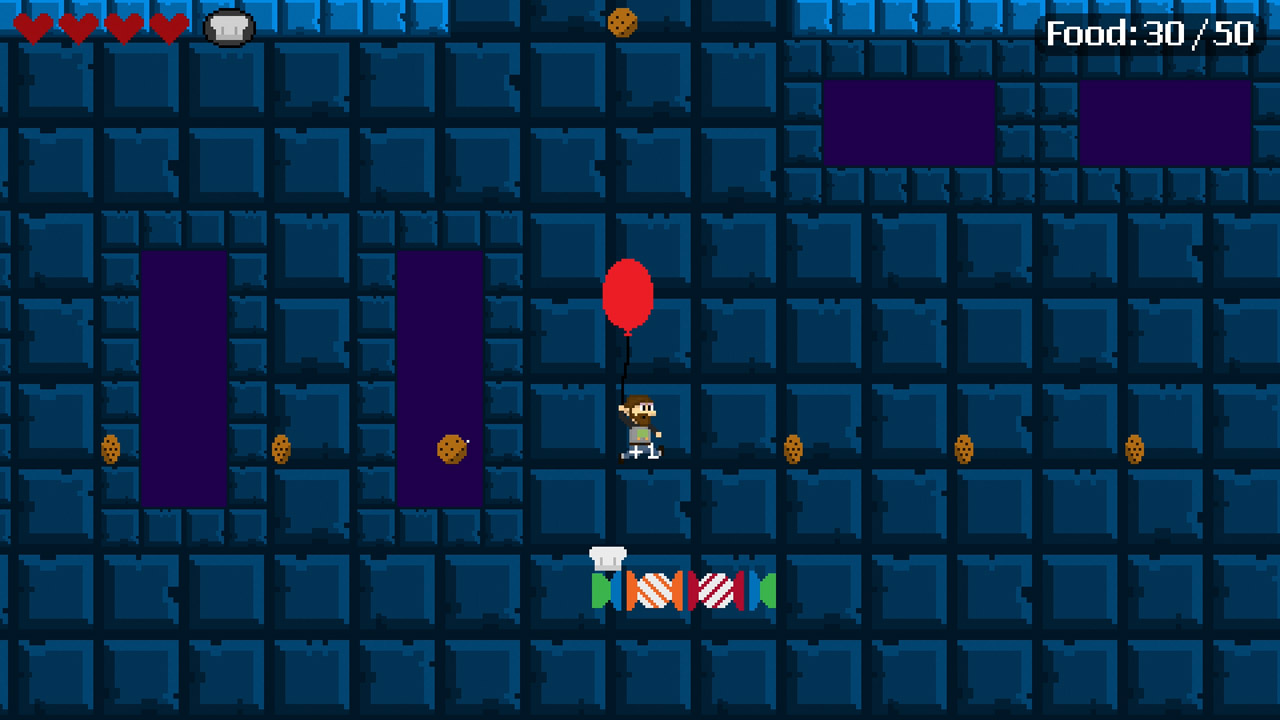Click the chef hat badge icon

coord(228,27)
